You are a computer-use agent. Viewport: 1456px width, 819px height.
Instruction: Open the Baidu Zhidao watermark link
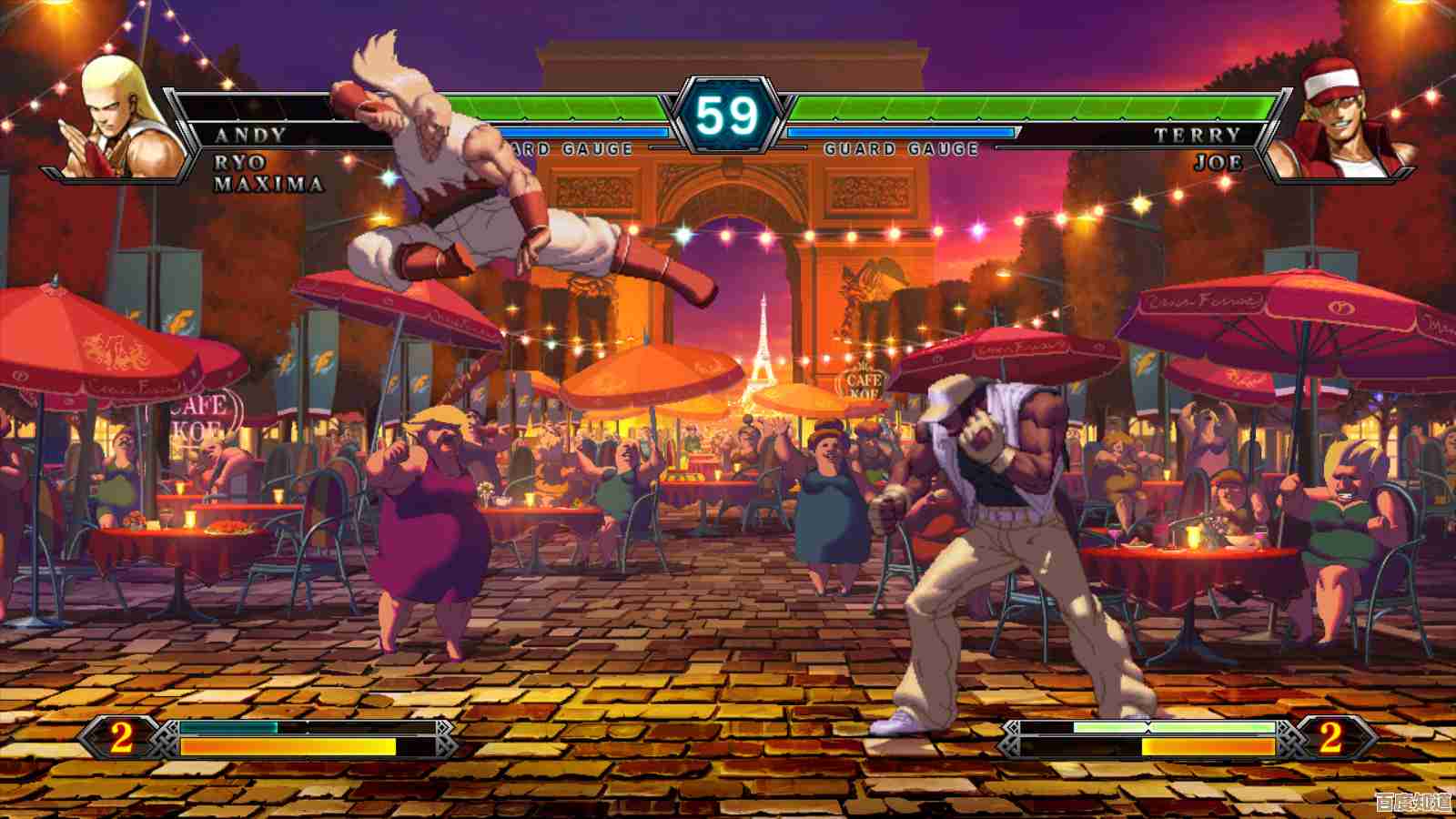[x=1413, y=802]
